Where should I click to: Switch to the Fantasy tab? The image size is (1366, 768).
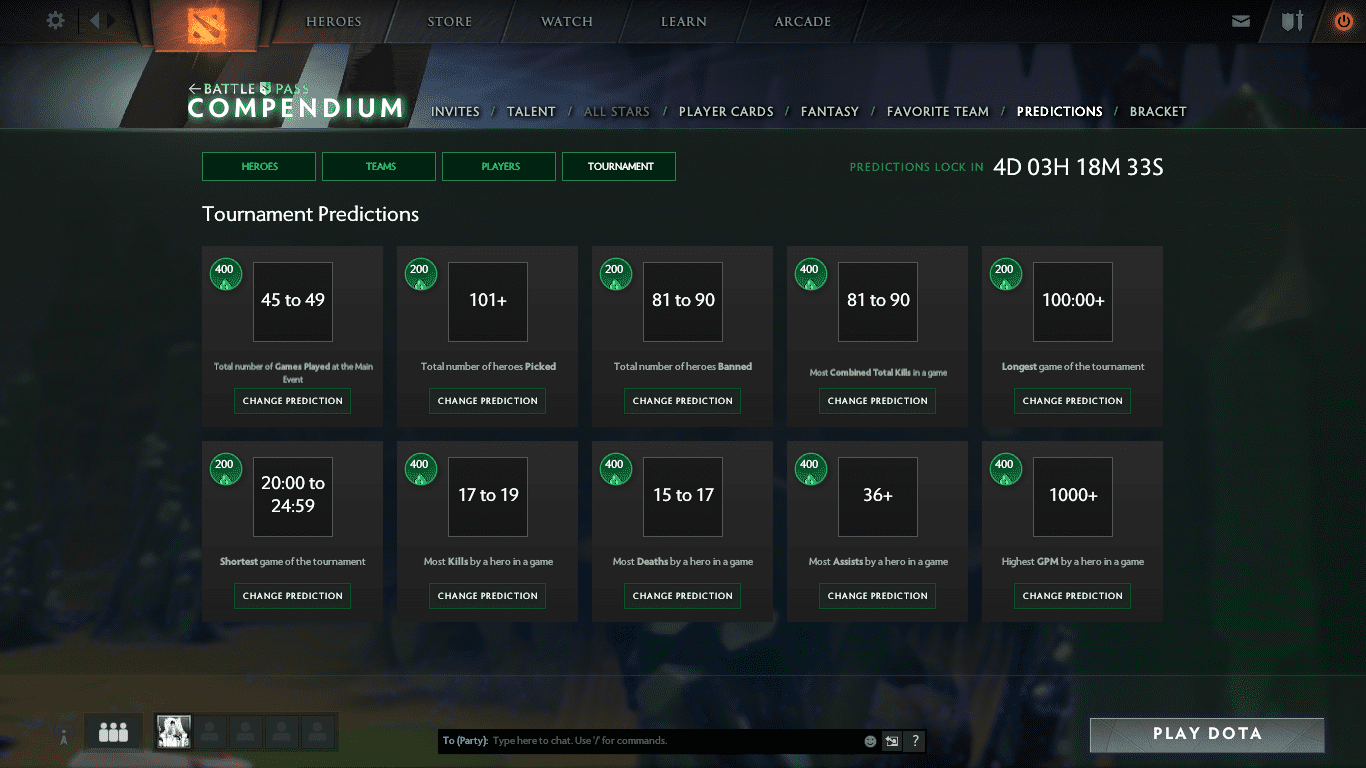[x=830, y=112]
